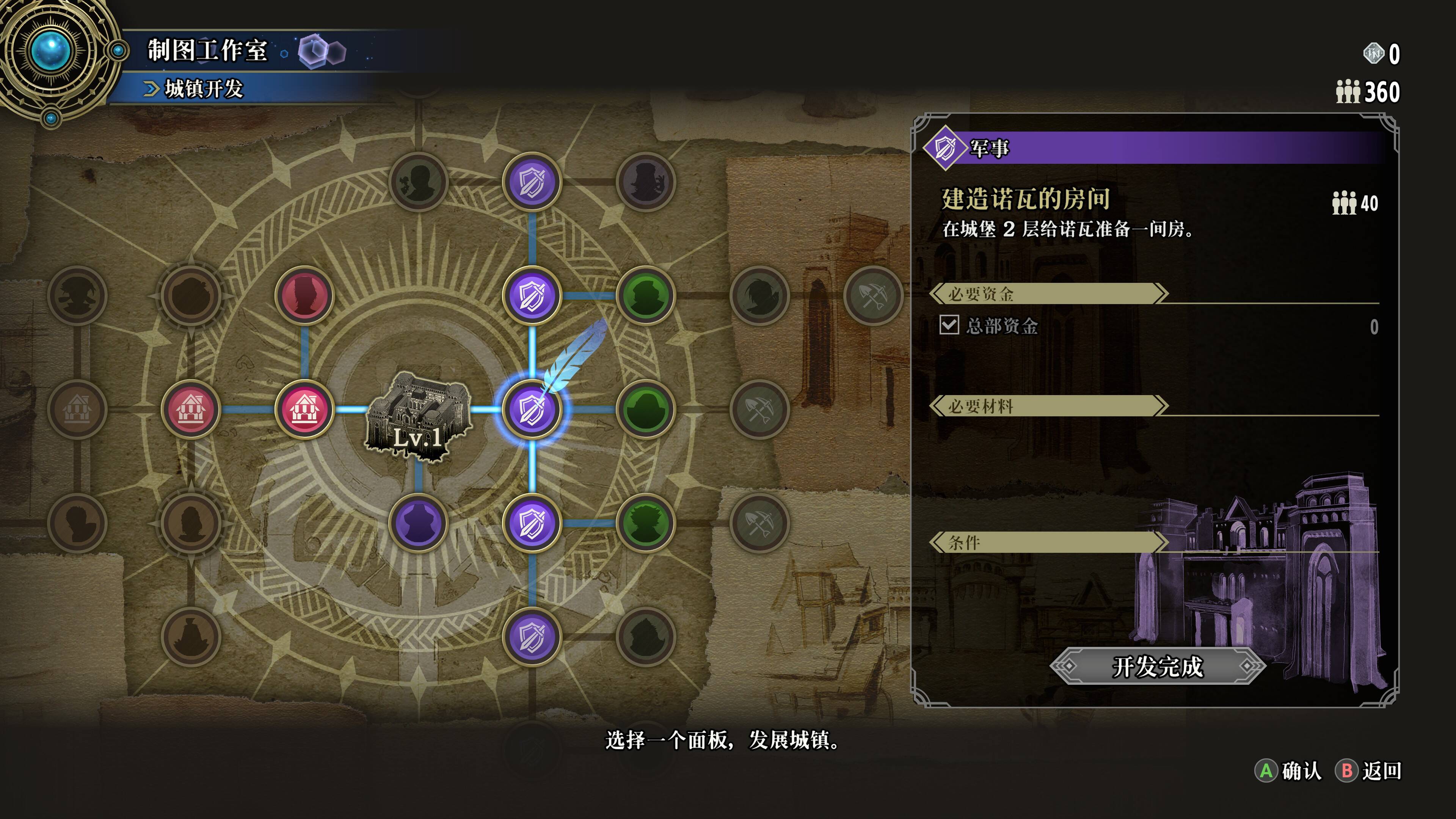Select the locked pickaxe node beside the info panel

coord(873,295)
